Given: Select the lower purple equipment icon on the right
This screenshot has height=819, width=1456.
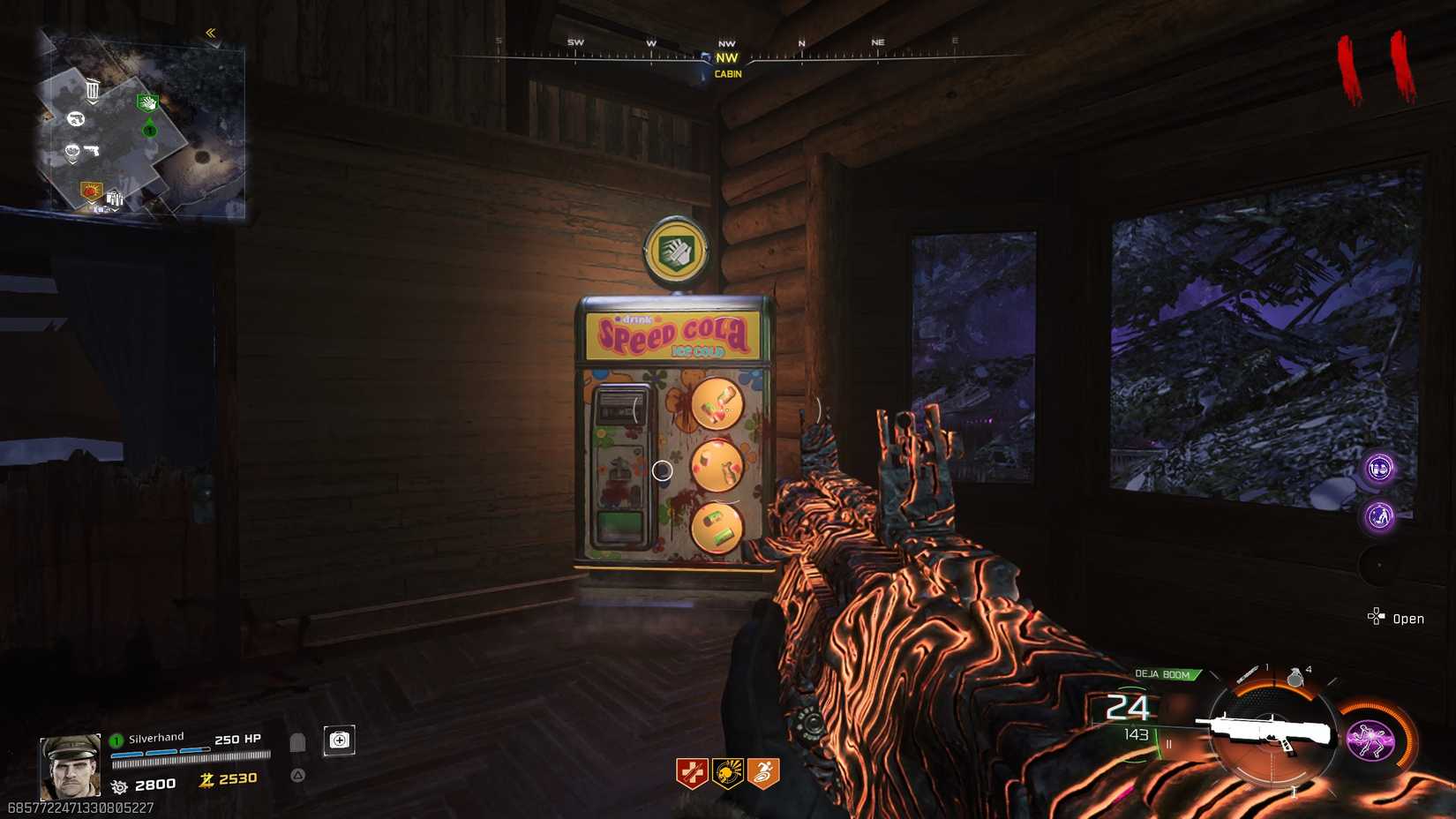Looking at the screenshot, I should (1378, 514).
